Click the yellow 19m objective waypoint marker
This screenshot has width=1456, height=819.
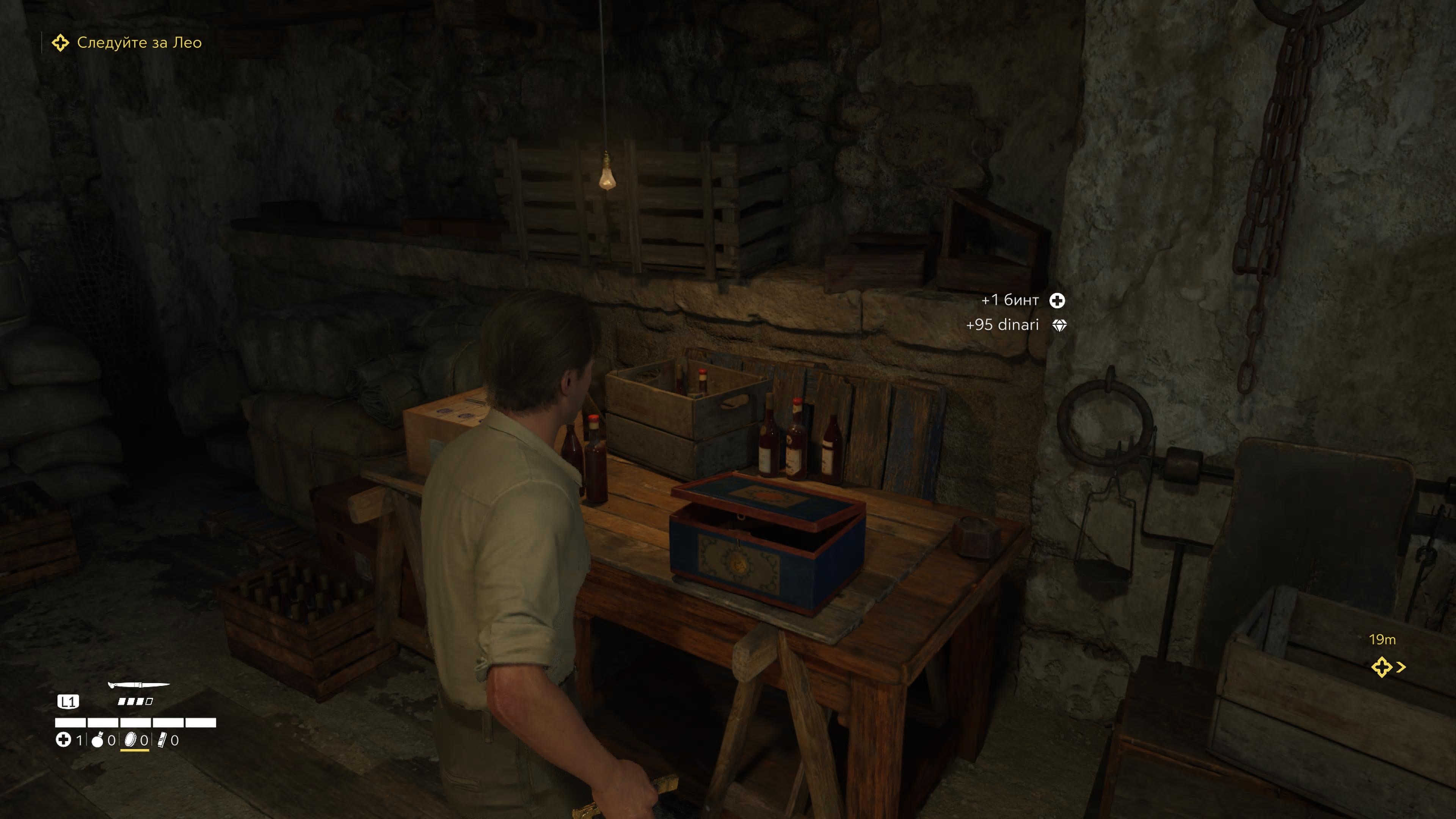tap(1382, 667)
